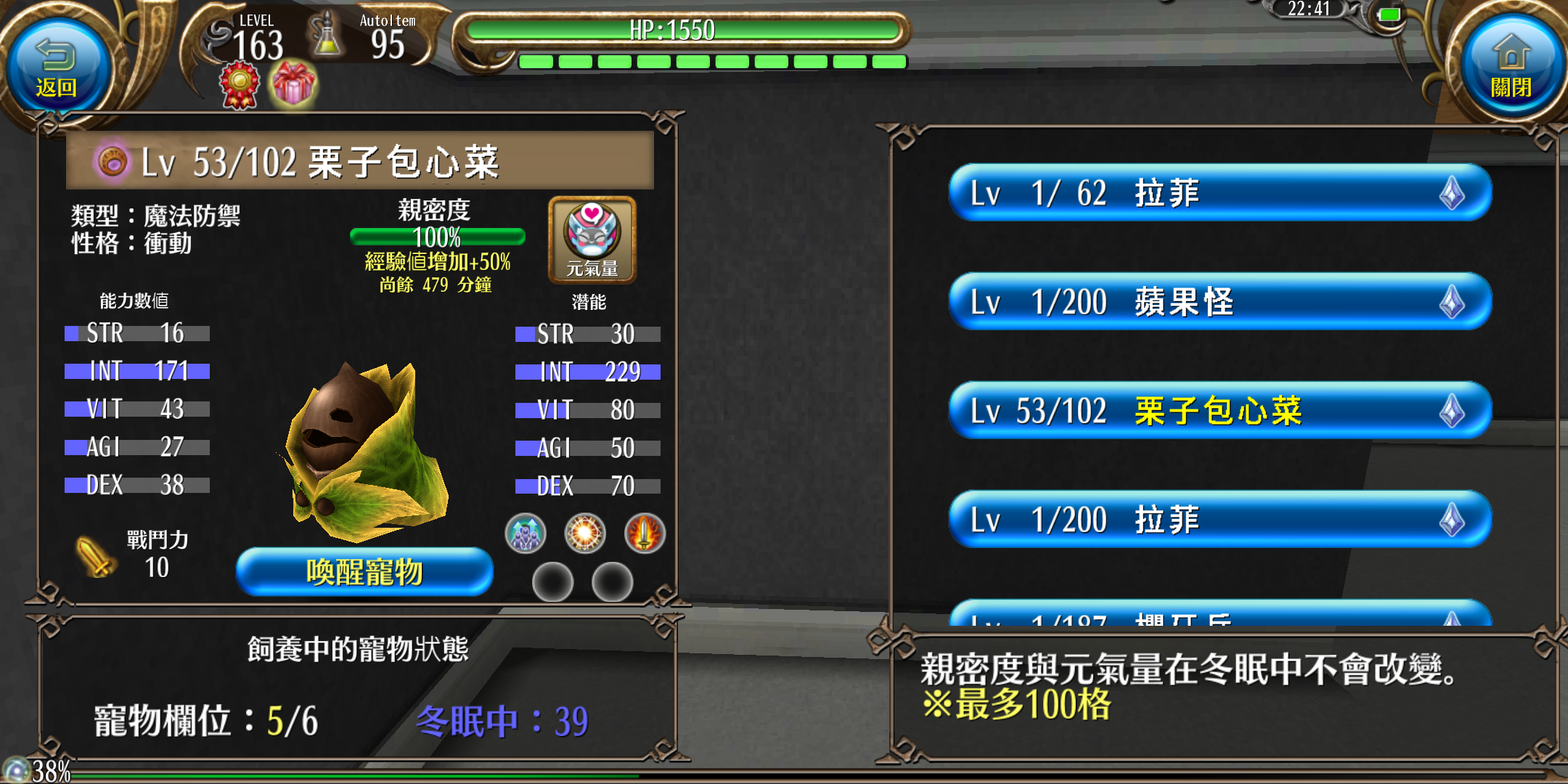Inspect the blue crystal group skill icon

coord(525,534)
